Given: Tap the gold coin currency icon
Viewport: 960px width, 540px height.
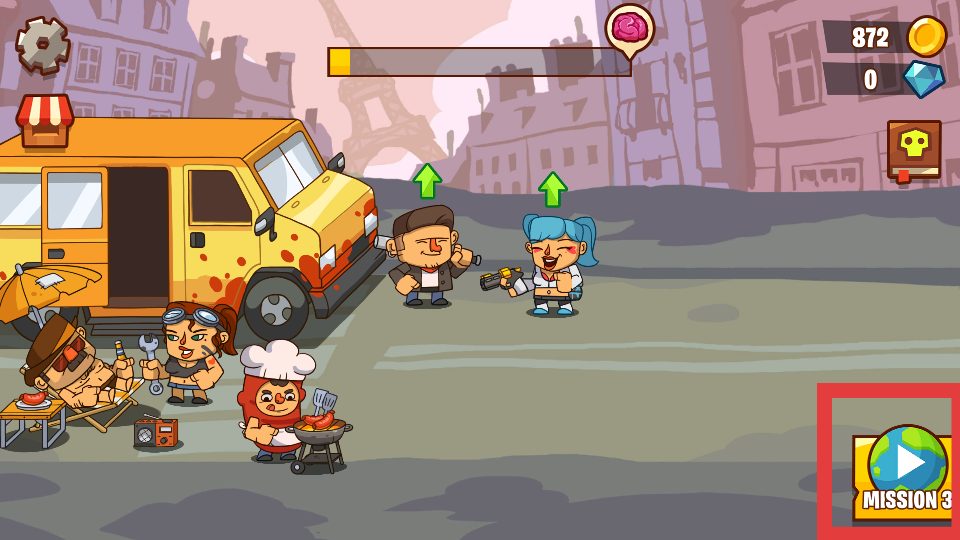Looking at the screenshot, I should (926, 37).
